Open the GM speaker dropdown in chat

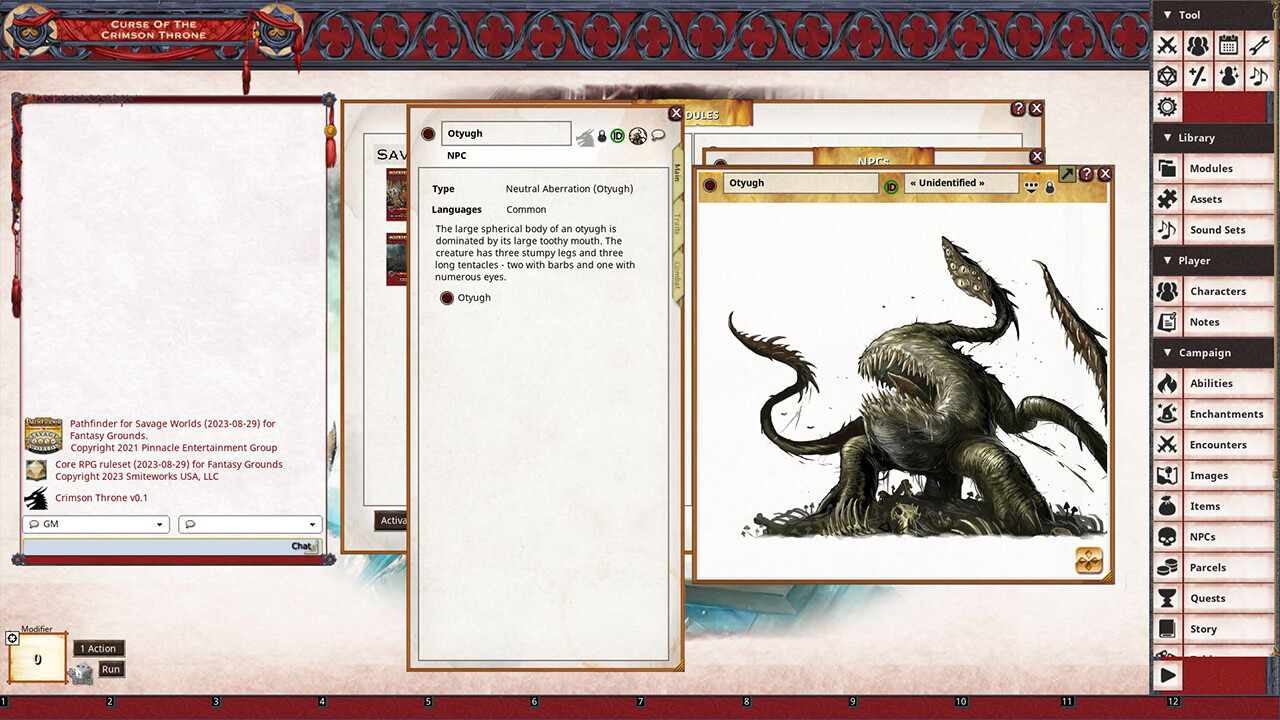click(95, 523)
